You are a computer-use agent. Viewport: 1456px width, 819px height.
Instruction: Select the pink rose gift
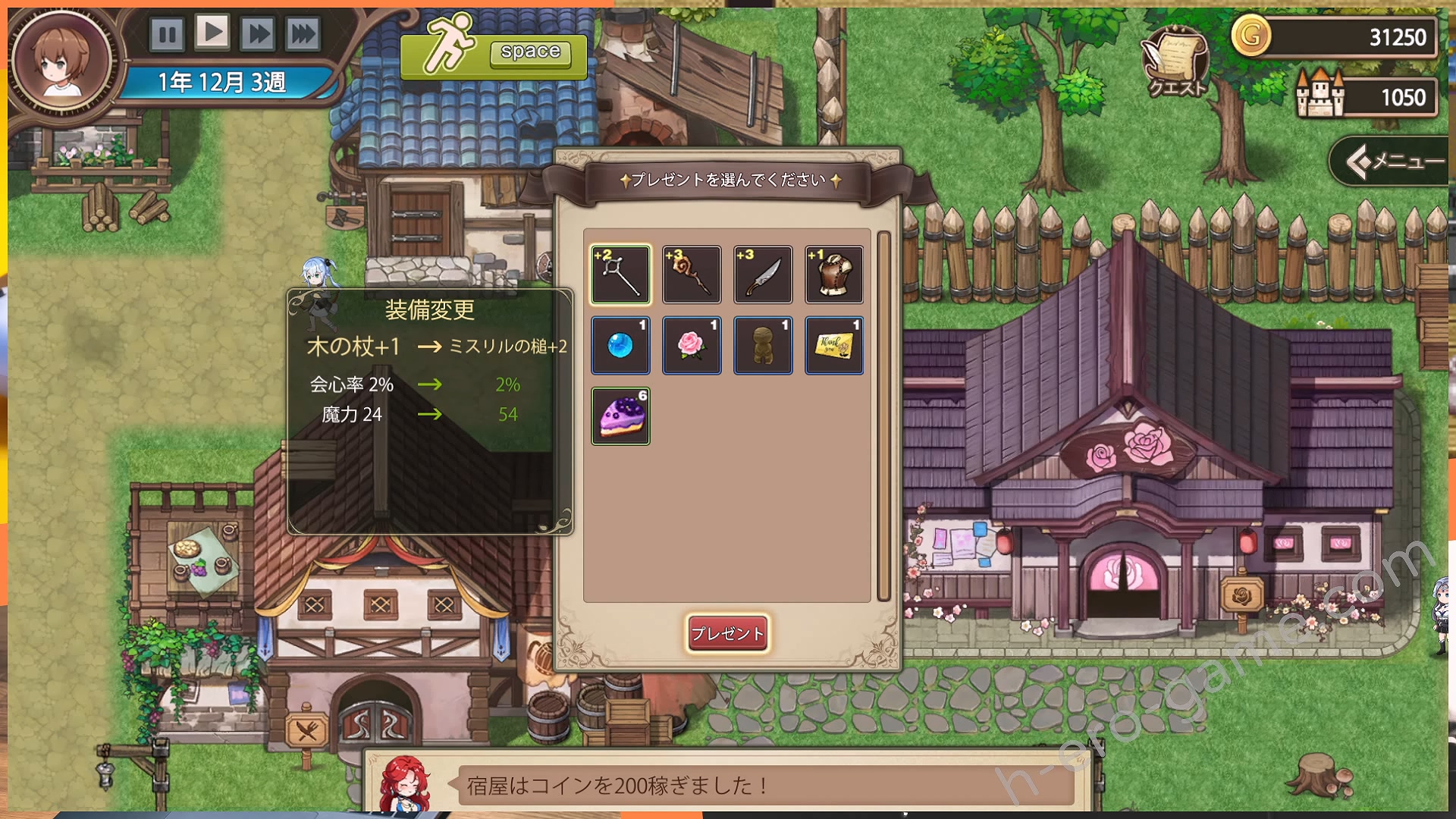tap(691, 345)
